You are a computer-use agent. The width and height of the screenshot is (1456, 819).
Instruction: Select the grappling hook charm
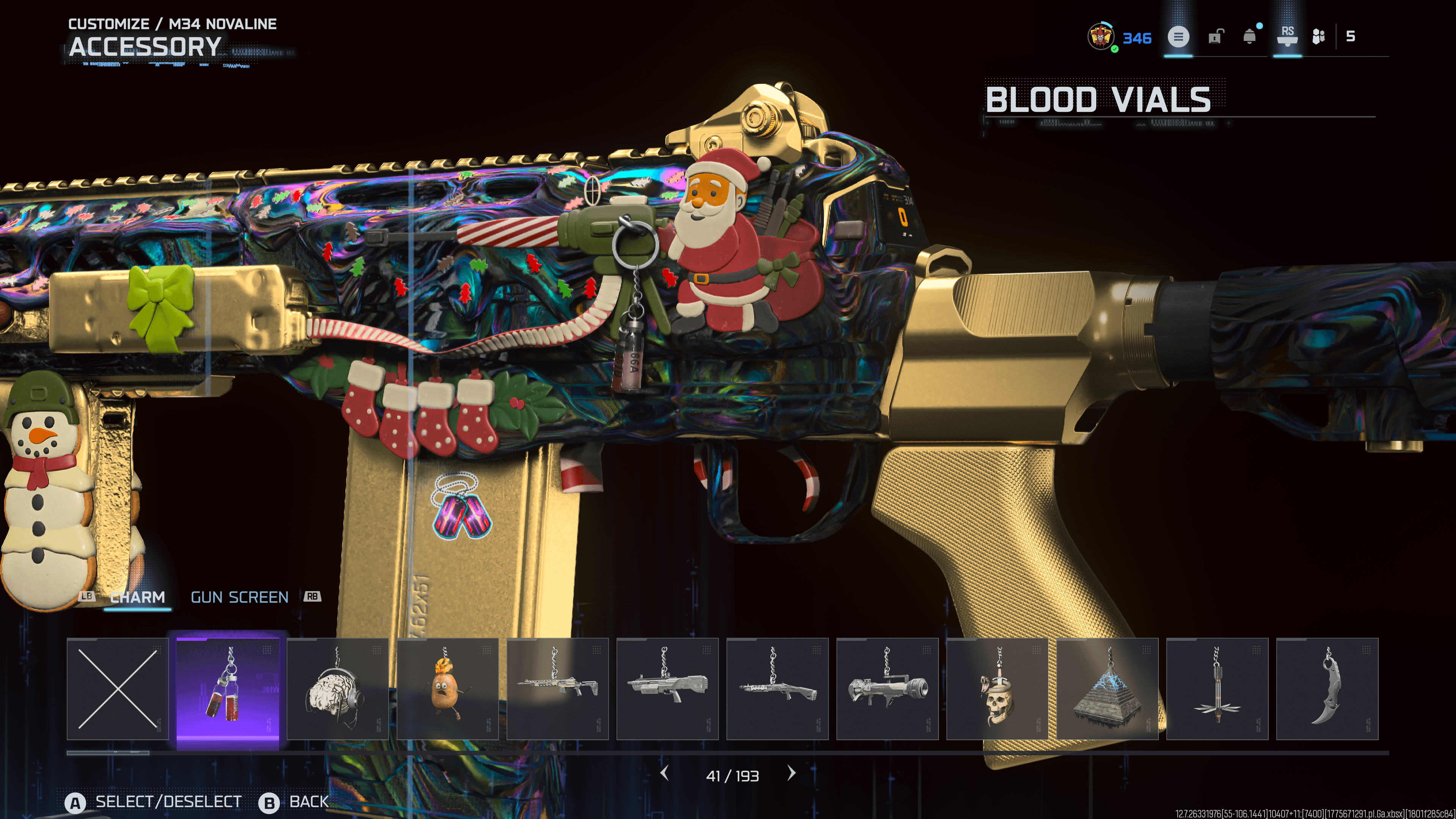1217,689
